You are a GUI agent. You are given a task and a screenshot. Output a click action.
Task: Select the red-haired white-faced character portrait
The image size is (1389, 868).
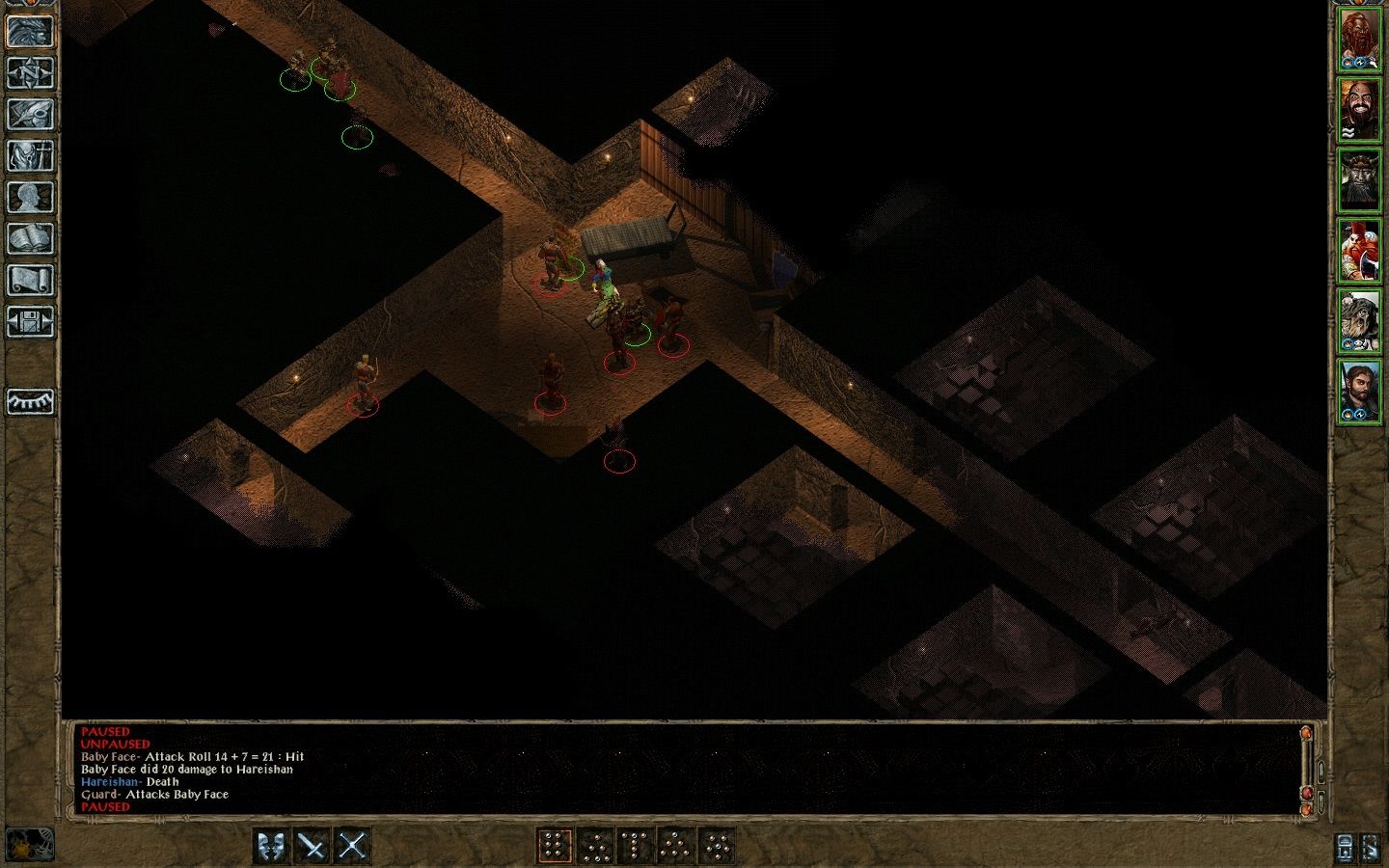click(1359, 249)
